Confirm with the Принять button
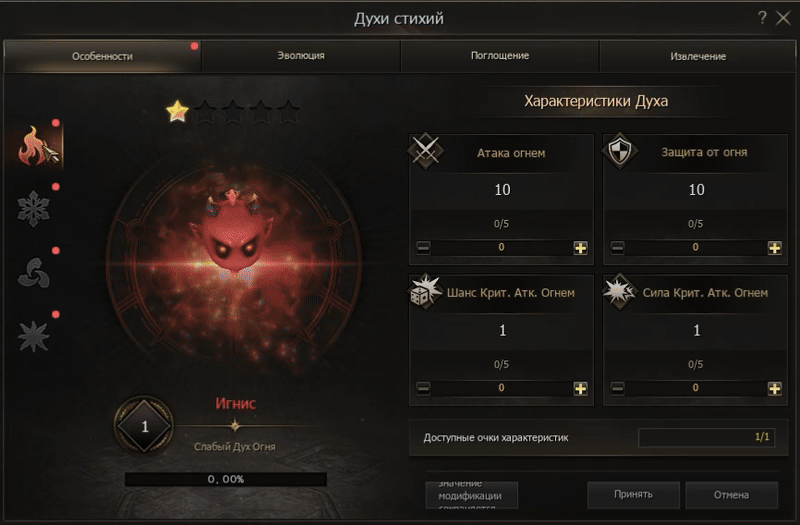The width and height of the screenshot is (800, 525). [633, 494]
